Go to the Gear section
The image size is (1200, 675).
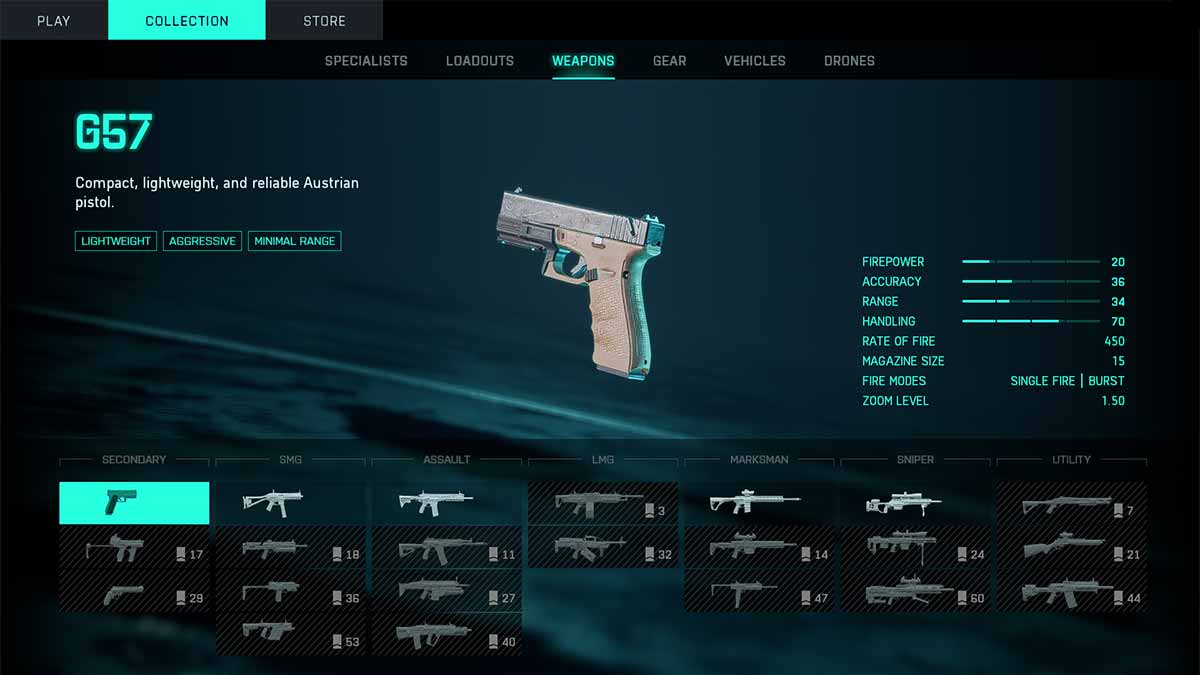pos(669,61)
